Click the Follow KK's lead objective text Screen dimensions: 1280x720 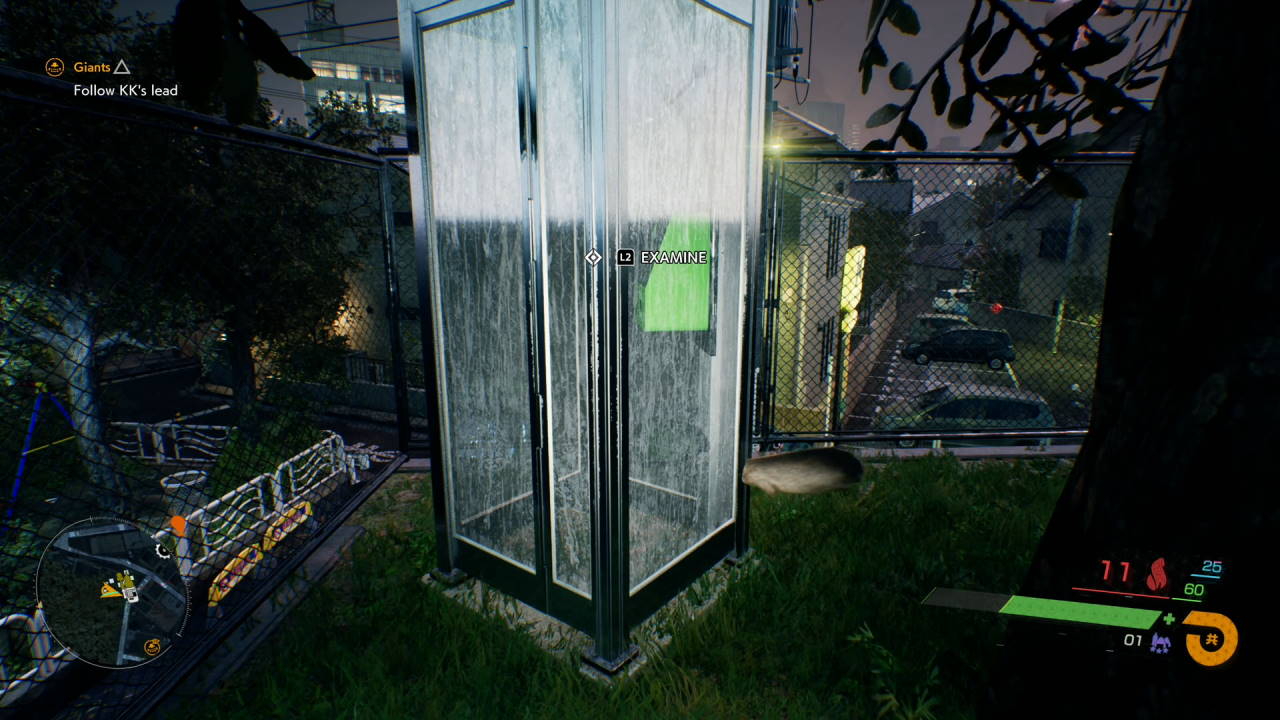[x=124, y=89]
